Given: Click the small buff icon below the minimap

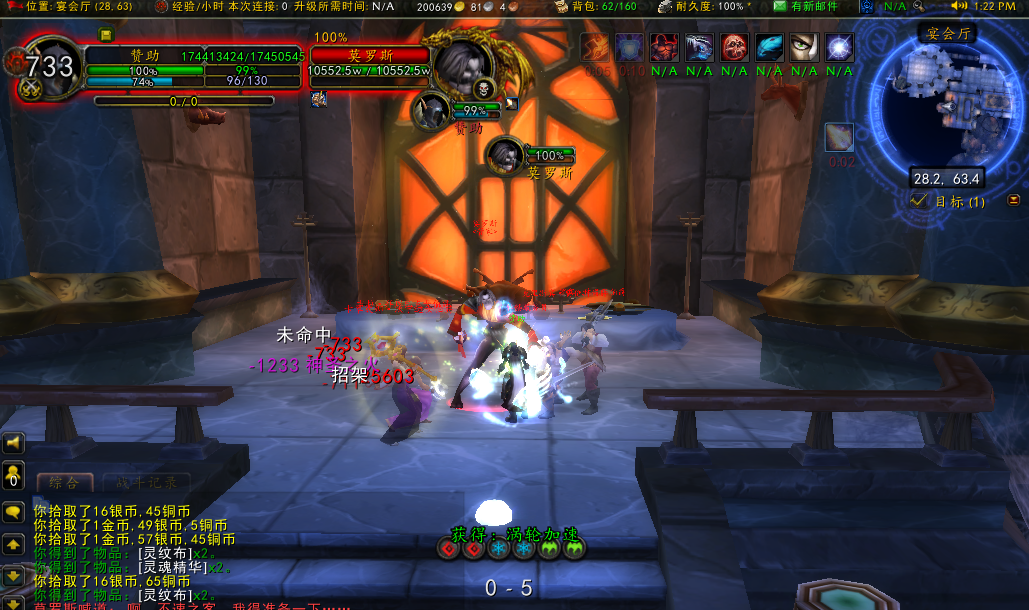Looking at the screenshot, I should (839, 138).
